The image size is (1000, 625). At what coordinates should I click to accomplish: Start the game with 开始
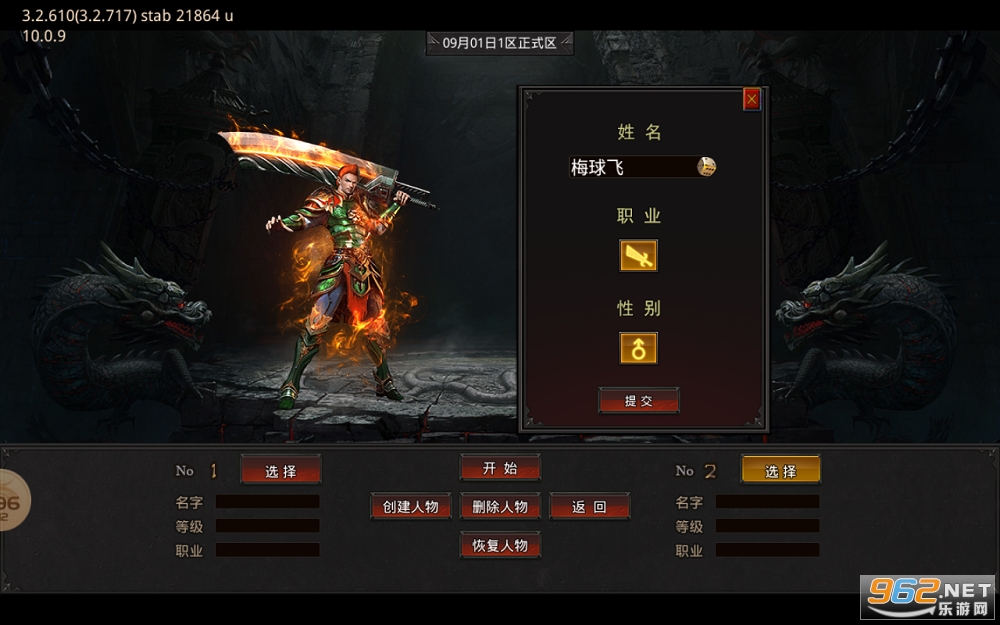click(x=500, y=467)
